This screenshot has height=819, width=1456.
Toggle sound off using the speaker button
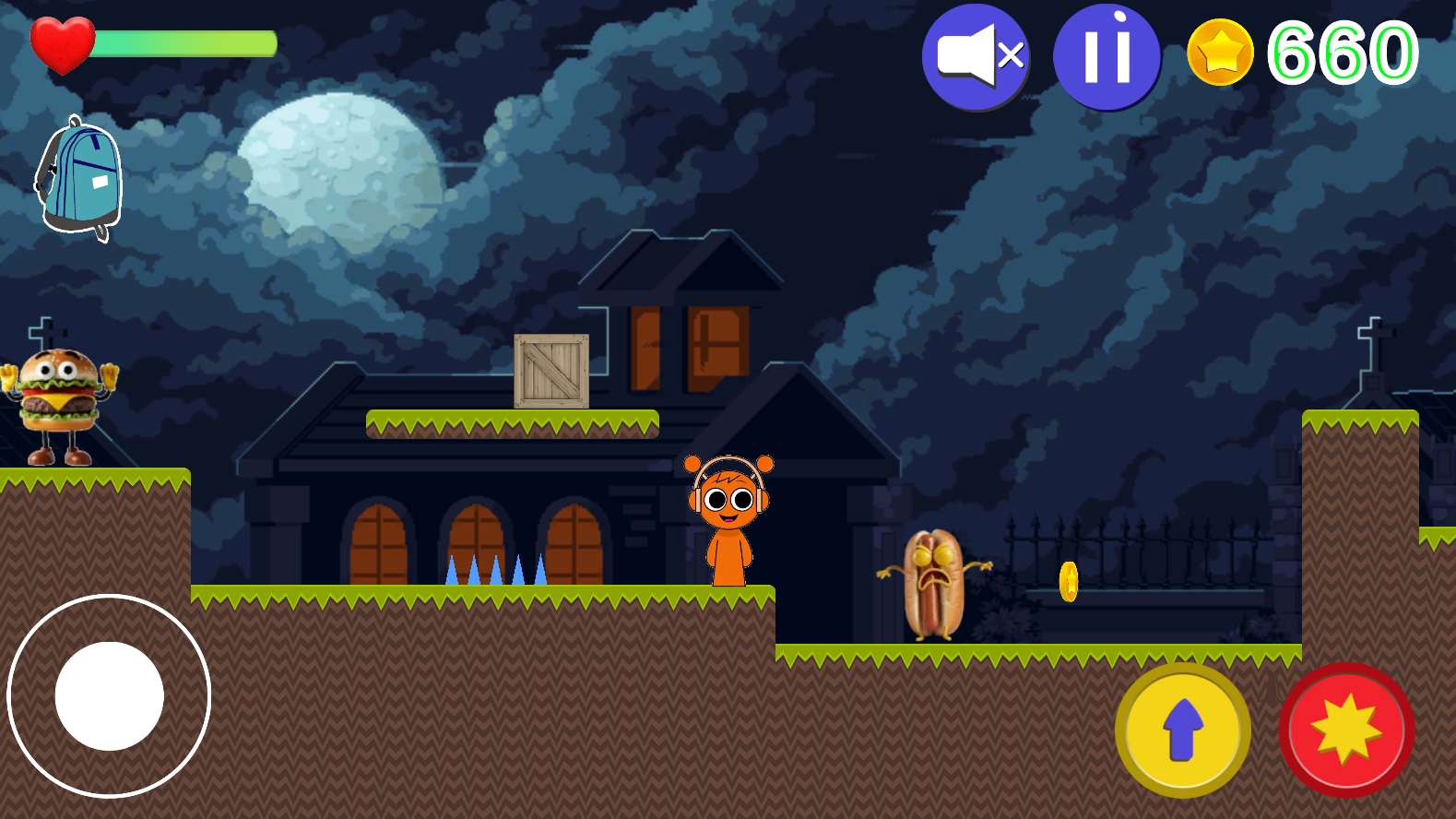click(x=976, y=56)
